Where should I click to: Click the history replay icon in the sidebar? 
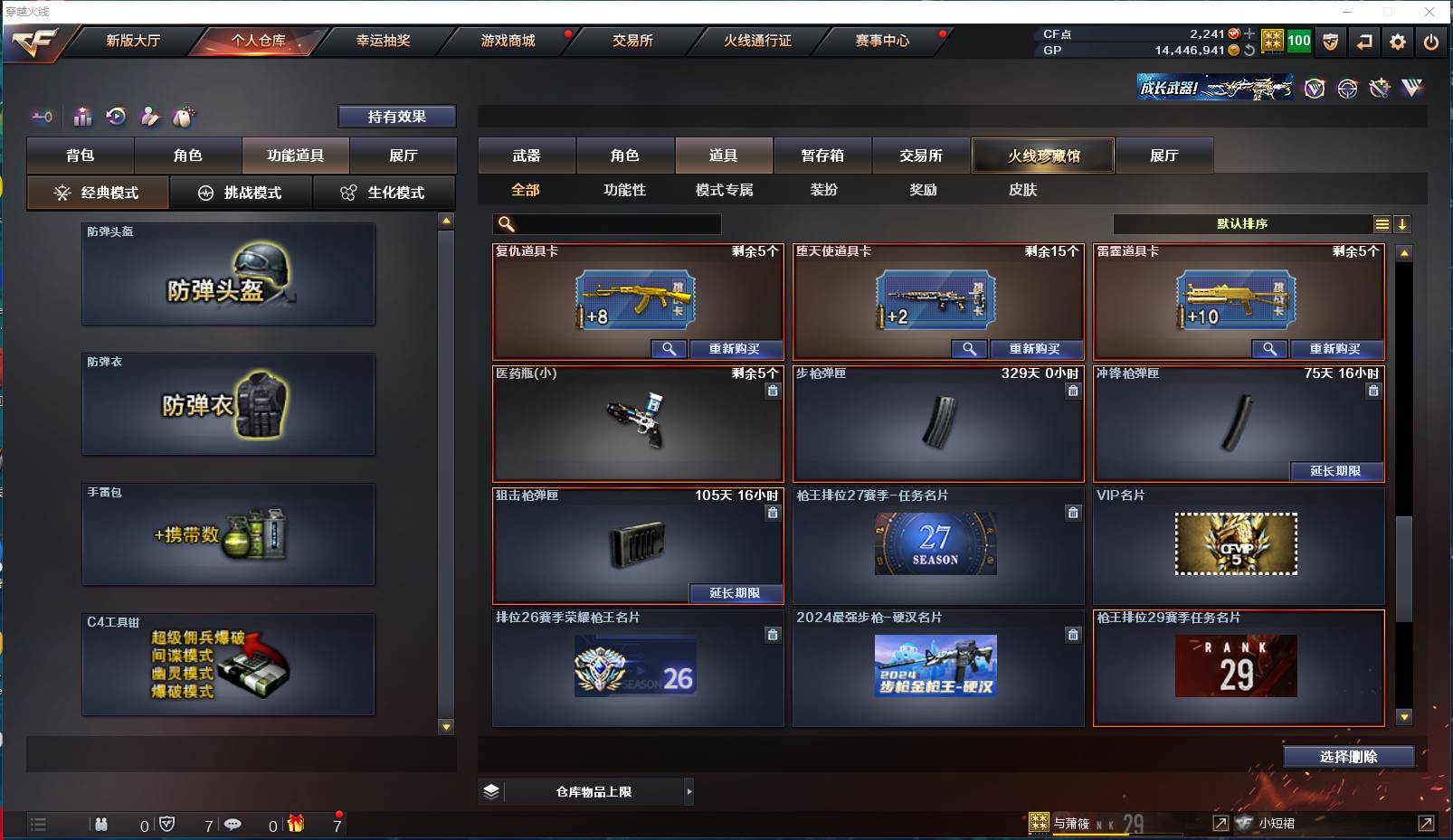[x=115, y=117]
